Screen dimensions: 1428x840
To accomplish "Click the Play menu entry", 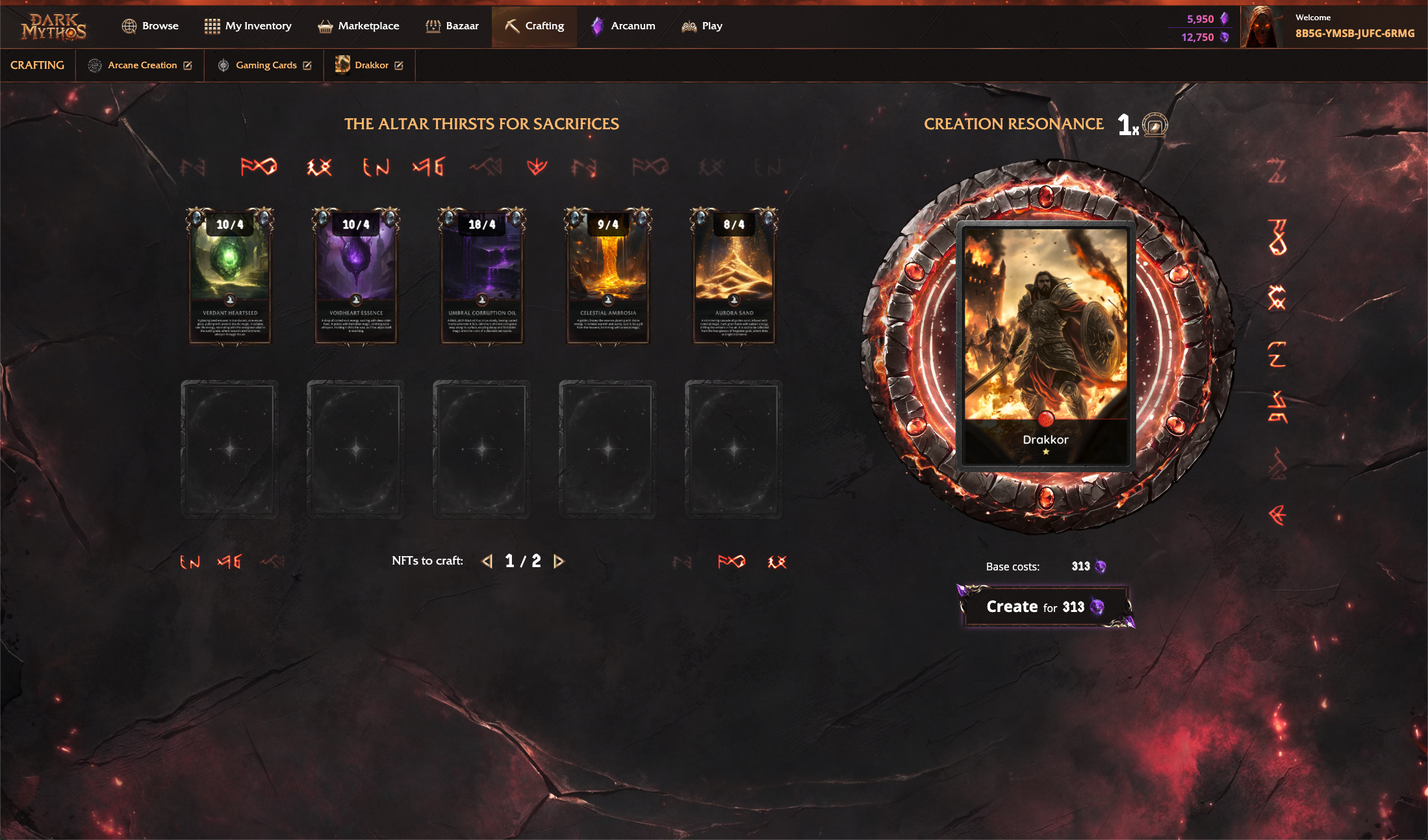I will (702, 26).
